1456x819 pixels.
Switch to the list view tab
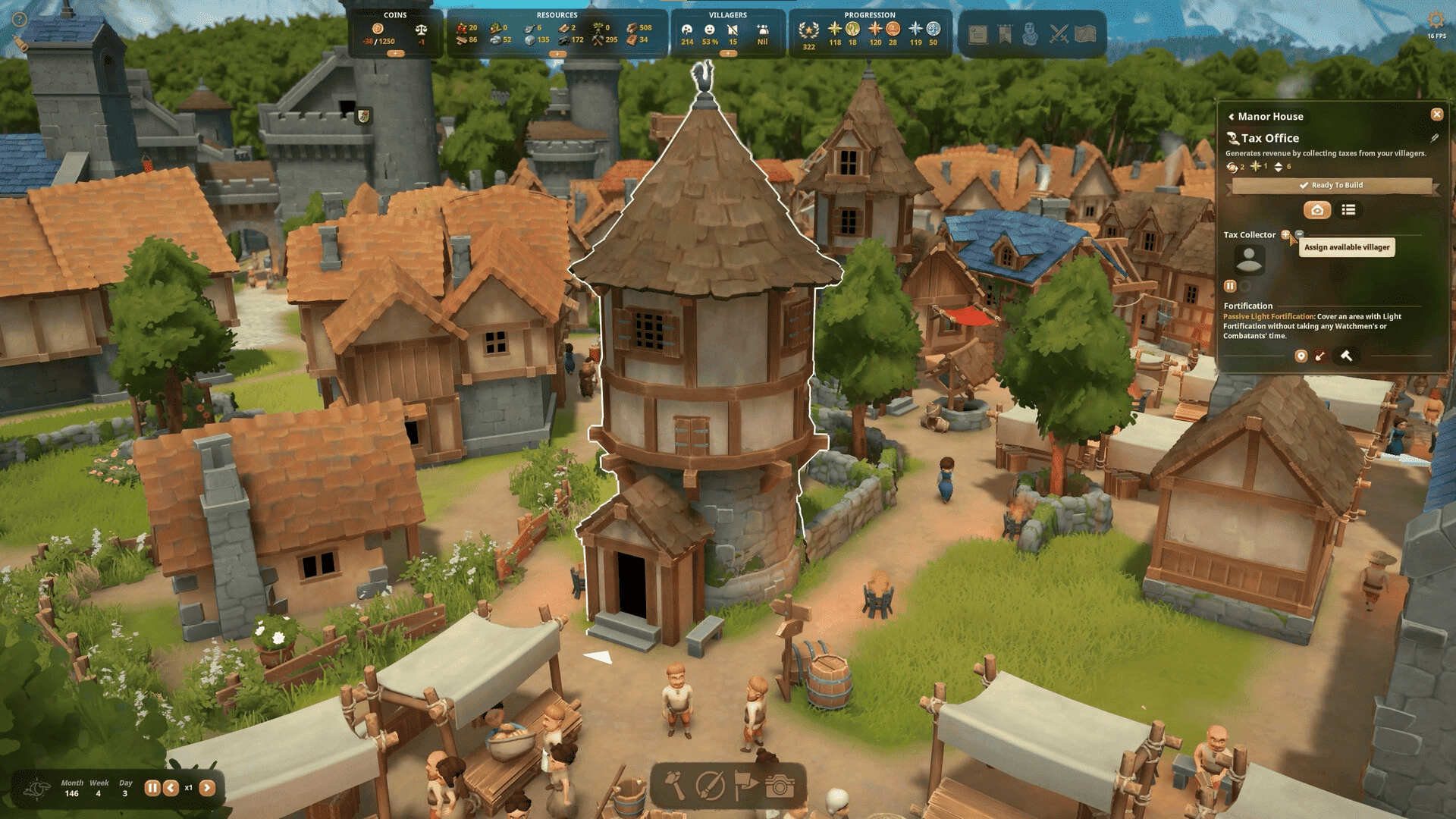(x=1348, y=210)
